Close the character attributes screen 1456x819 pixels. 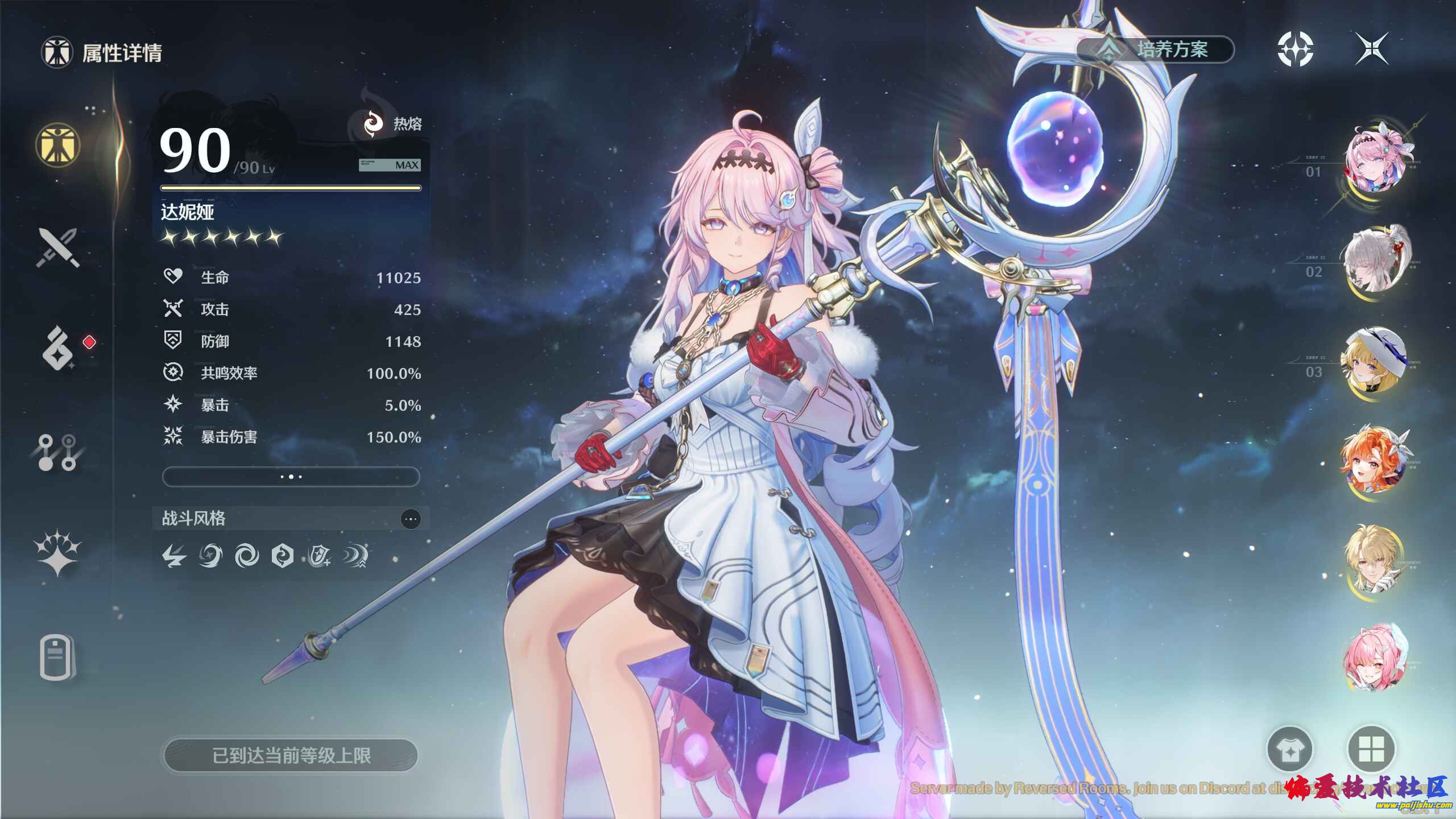point(1371,49)
